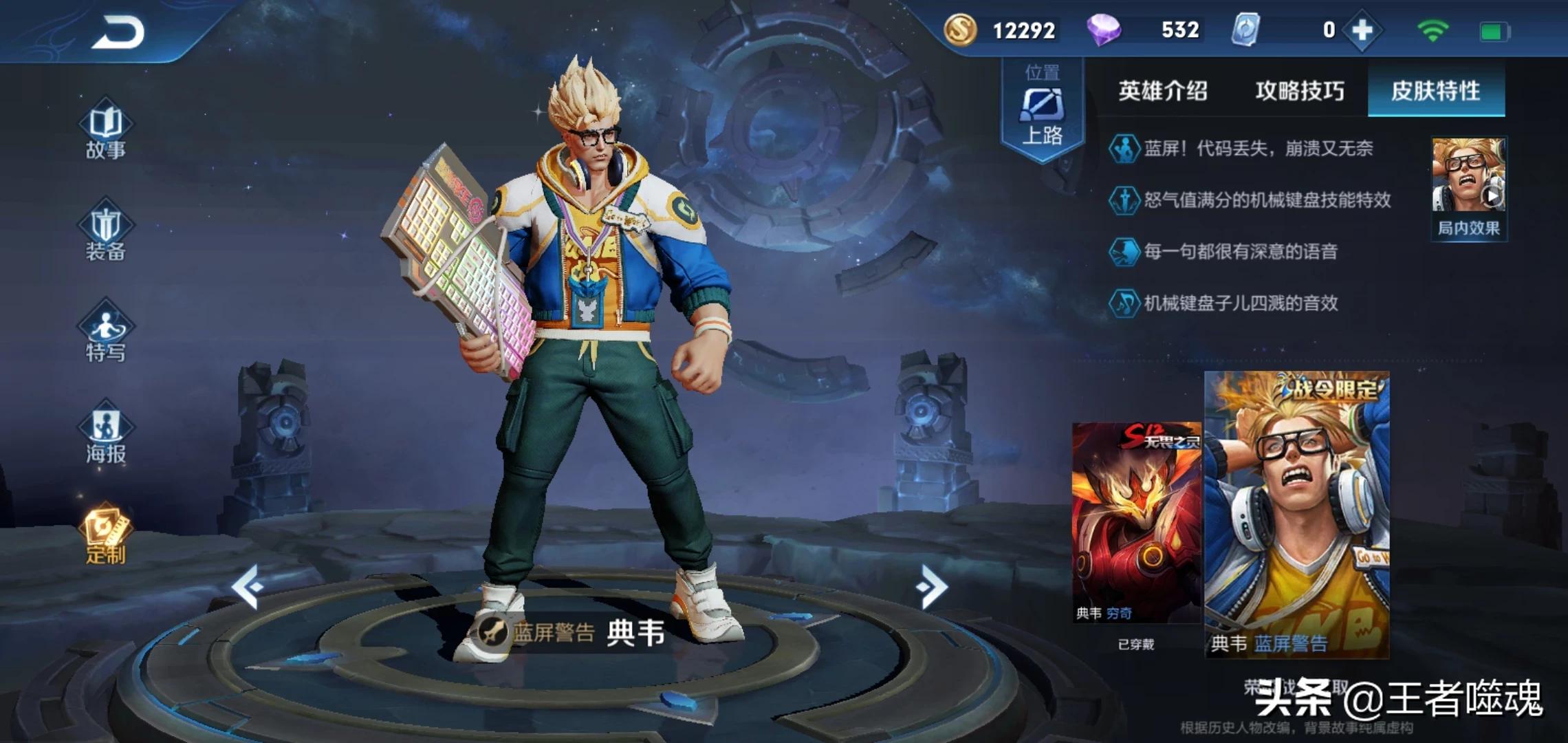Switch to the 英雄介绍 tab
1568x743 pixels.
pyautogui.click(x=1162, y=91)
